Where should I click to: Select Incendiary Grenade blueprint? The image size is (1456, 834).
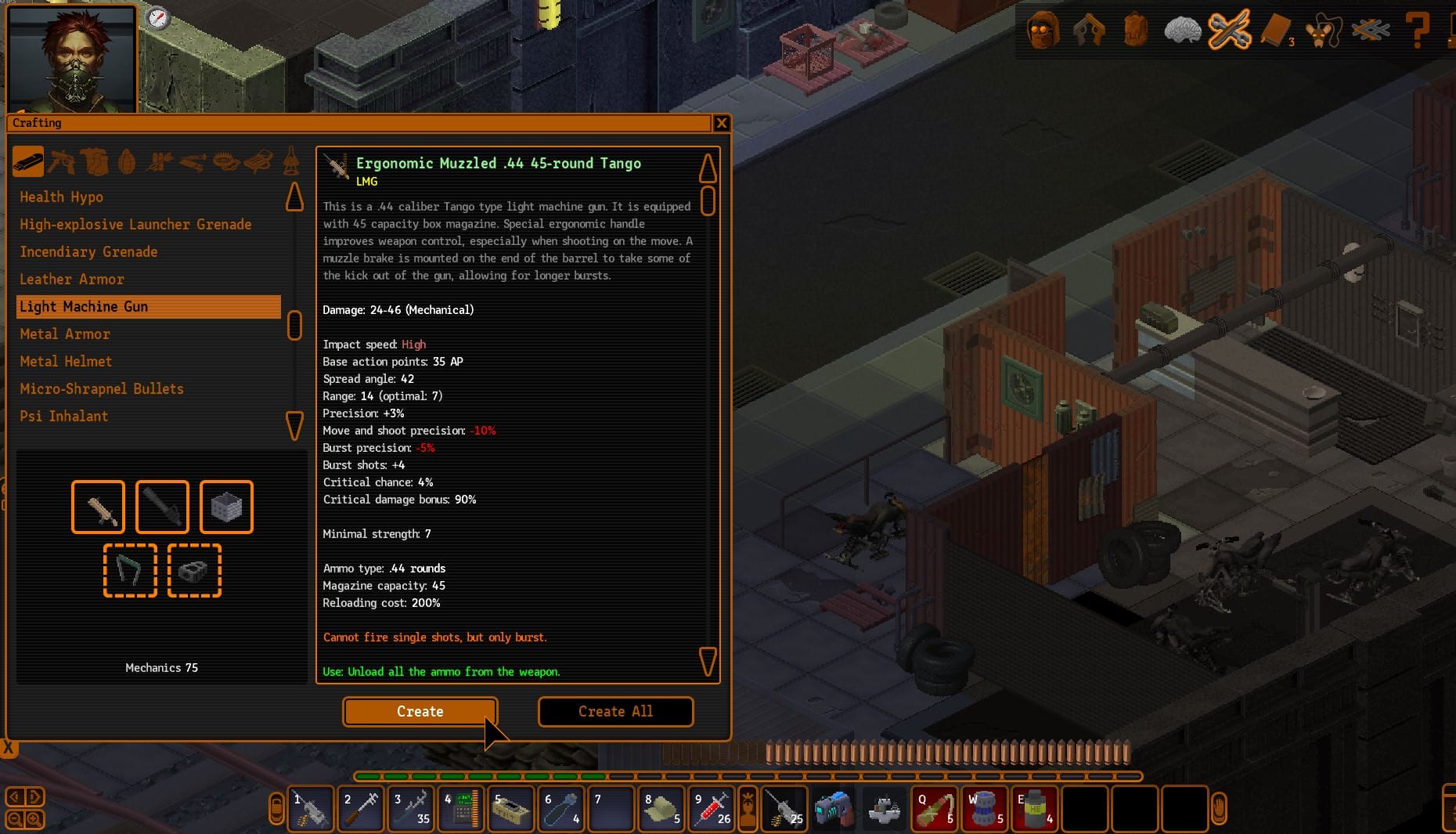pyautogui.click(x=88, y=252)
